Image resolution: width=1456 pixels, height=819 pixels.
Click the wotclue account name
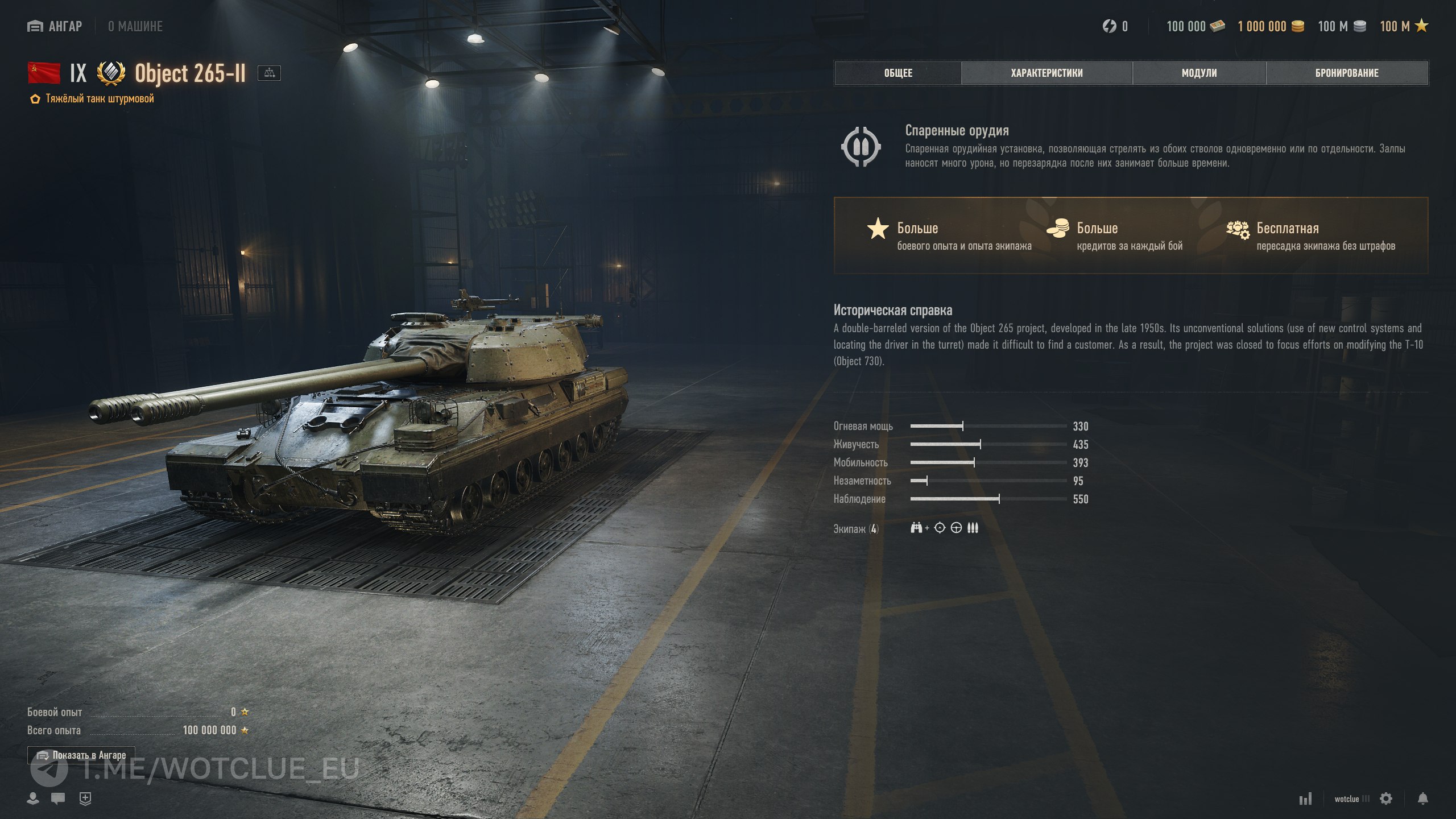point(1347,799)
